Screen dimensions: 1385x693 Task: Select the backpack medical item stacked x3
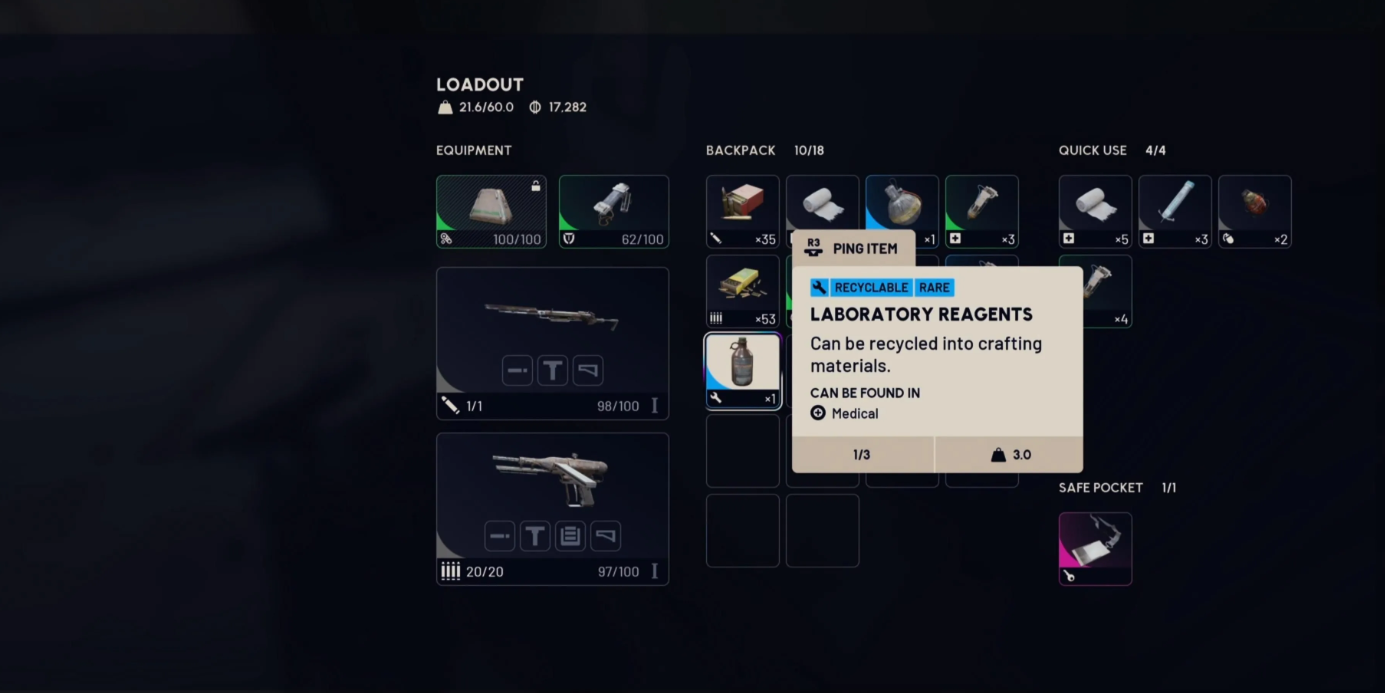(x=981, y=211)
